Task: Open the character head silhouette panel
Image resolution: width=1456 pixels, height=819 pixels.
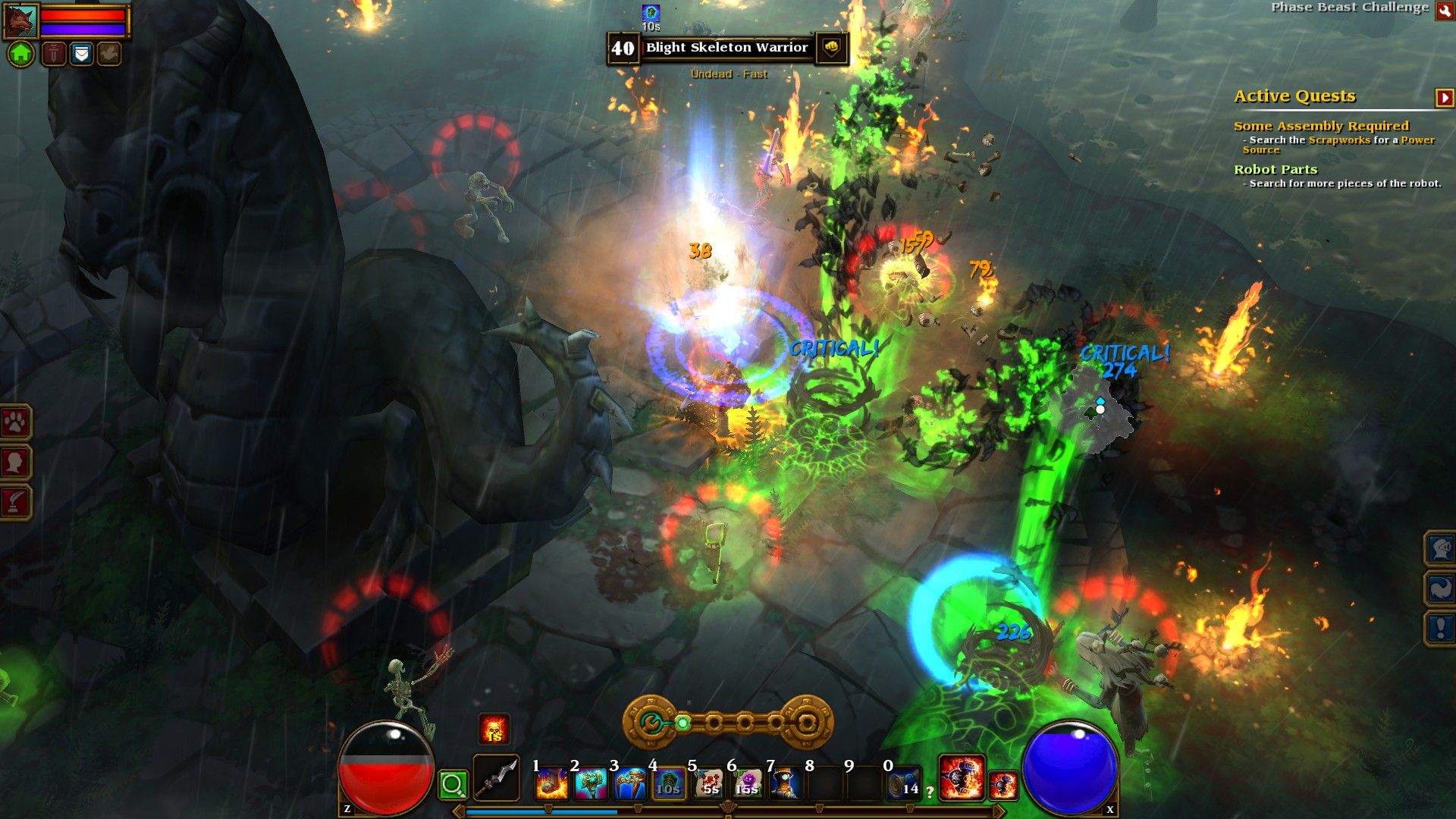Action: (x=15, y=462)
